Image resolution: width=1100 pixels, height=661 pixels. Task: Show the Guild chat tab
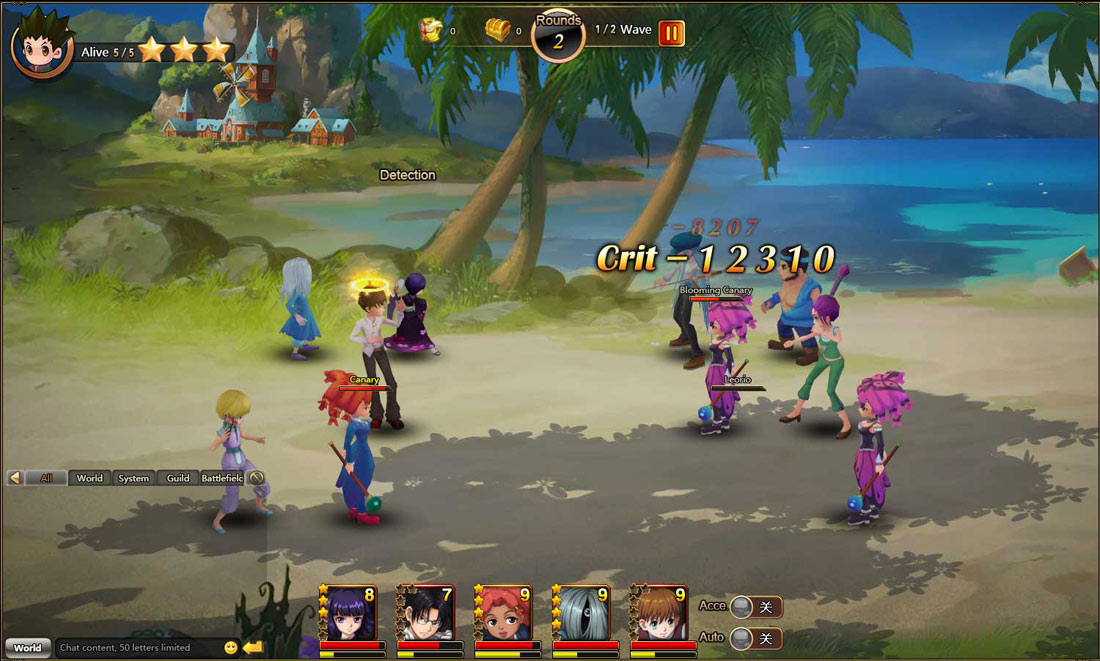click(x=178, y=478)
